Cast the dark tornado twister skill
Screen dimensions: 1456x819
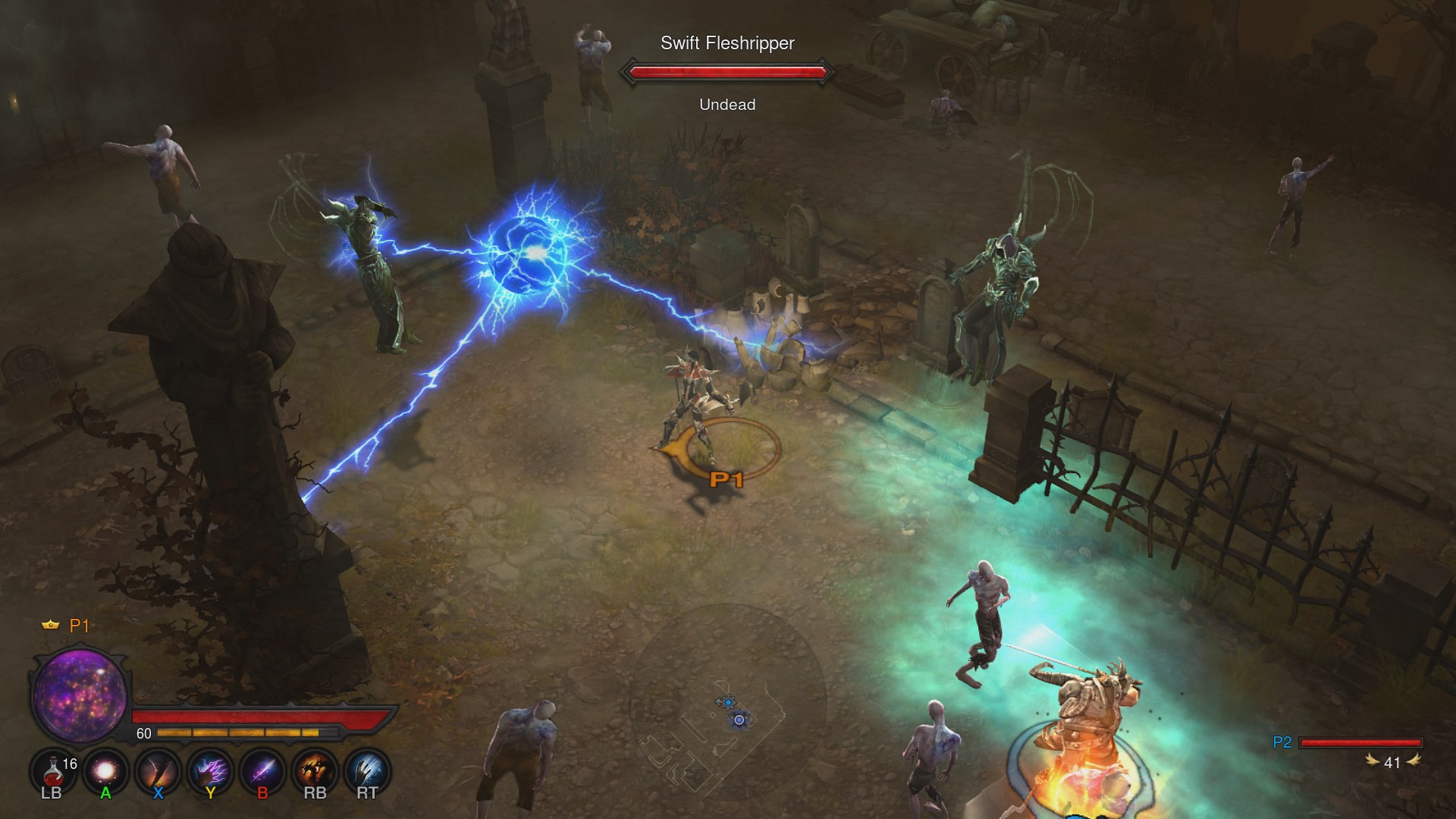click(x=158, y=772)
